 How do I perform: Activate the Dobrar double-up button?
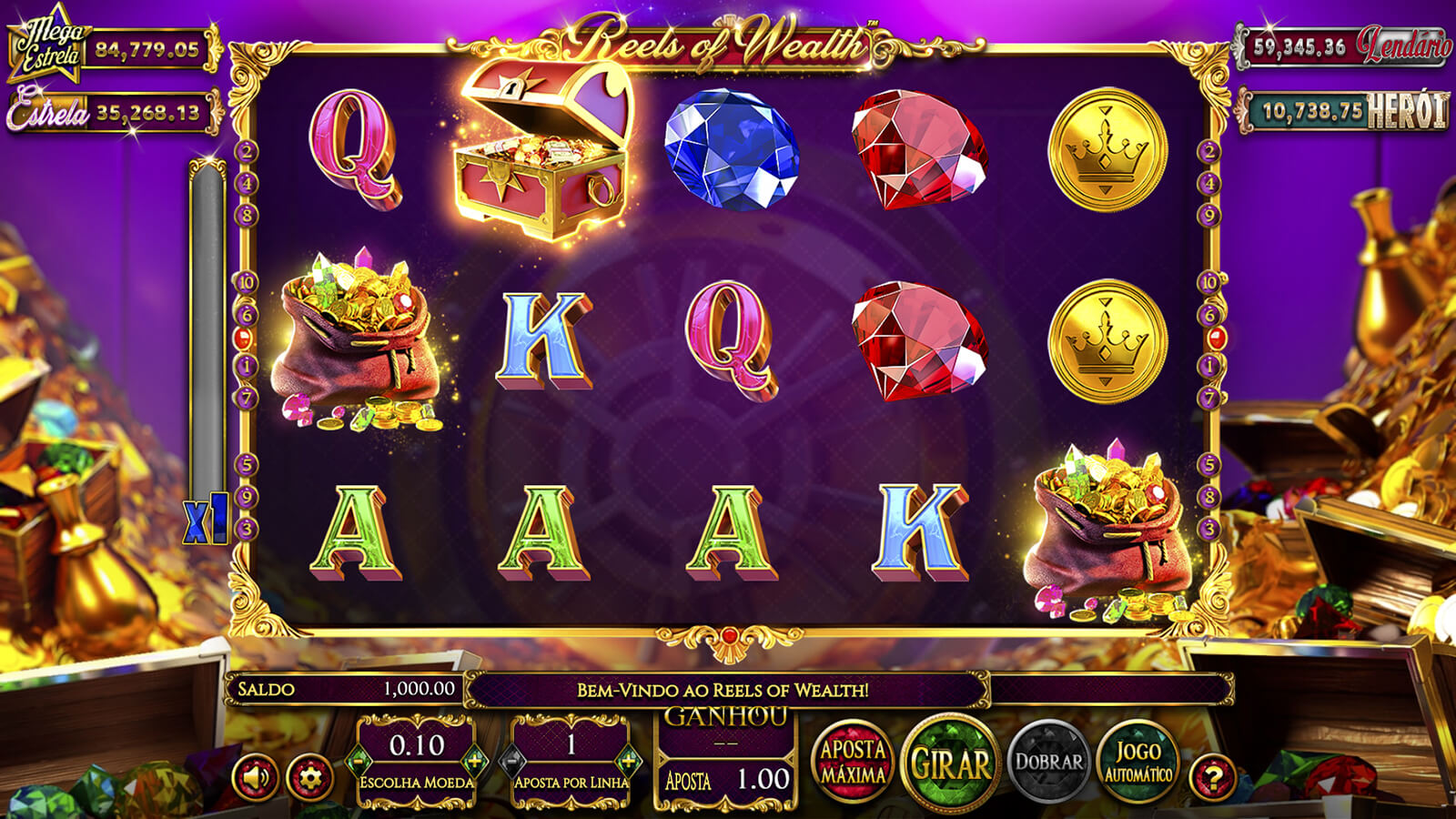[x=1049, y=763]
